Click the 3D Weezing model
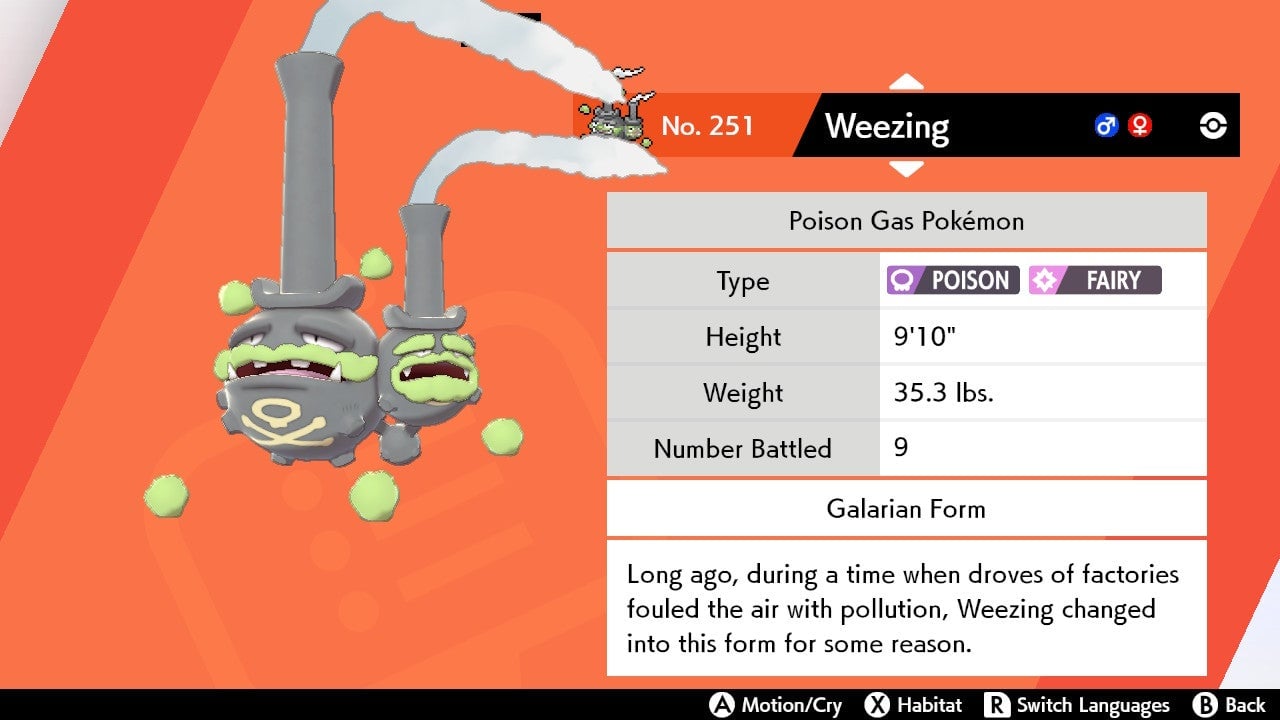Image resolution: width=1280 pixels, height=720 pixels. (x=290, y=380)
